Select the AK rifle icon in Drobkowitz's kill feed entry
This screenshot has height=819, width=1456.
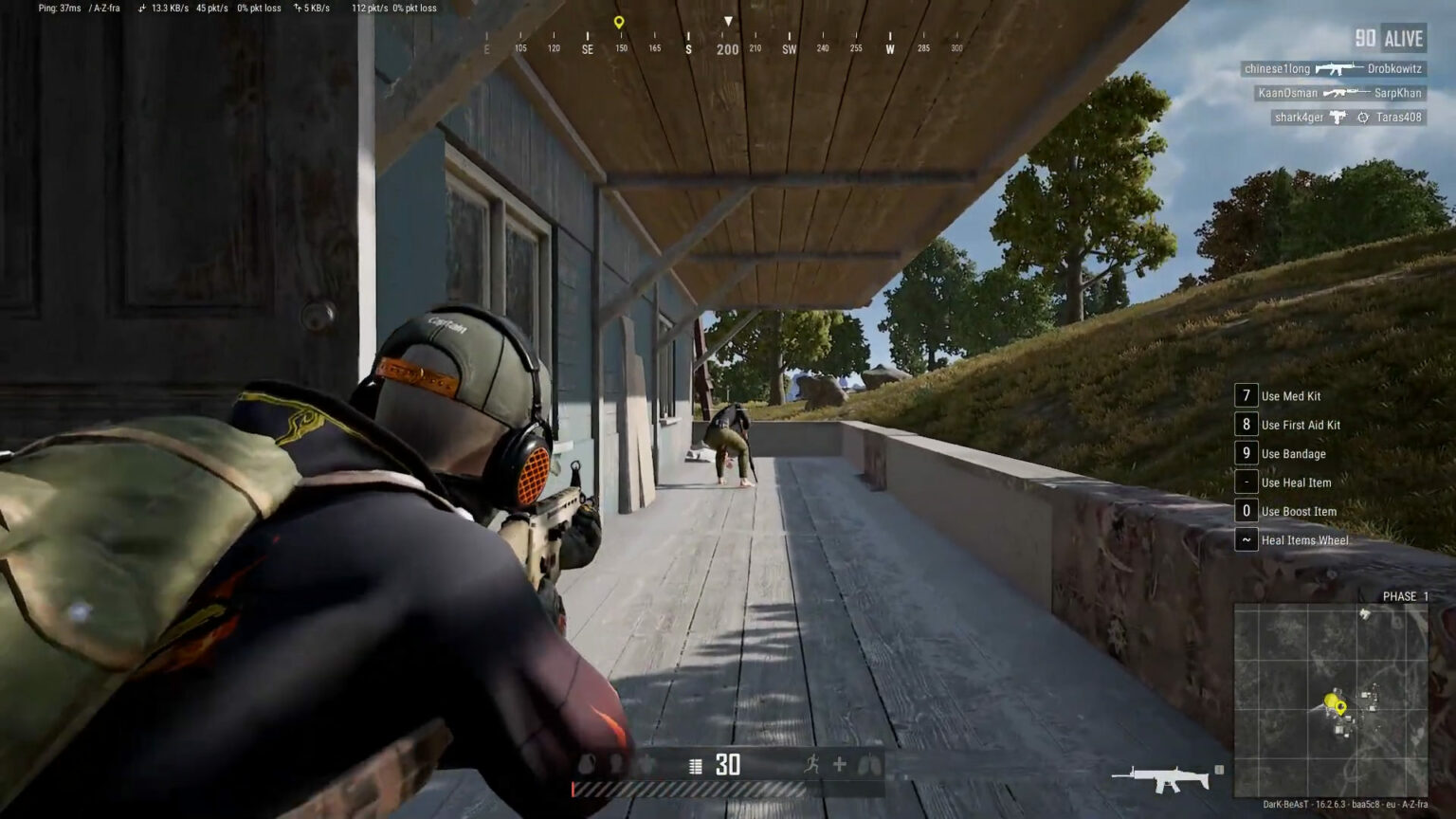(1338, 68)
